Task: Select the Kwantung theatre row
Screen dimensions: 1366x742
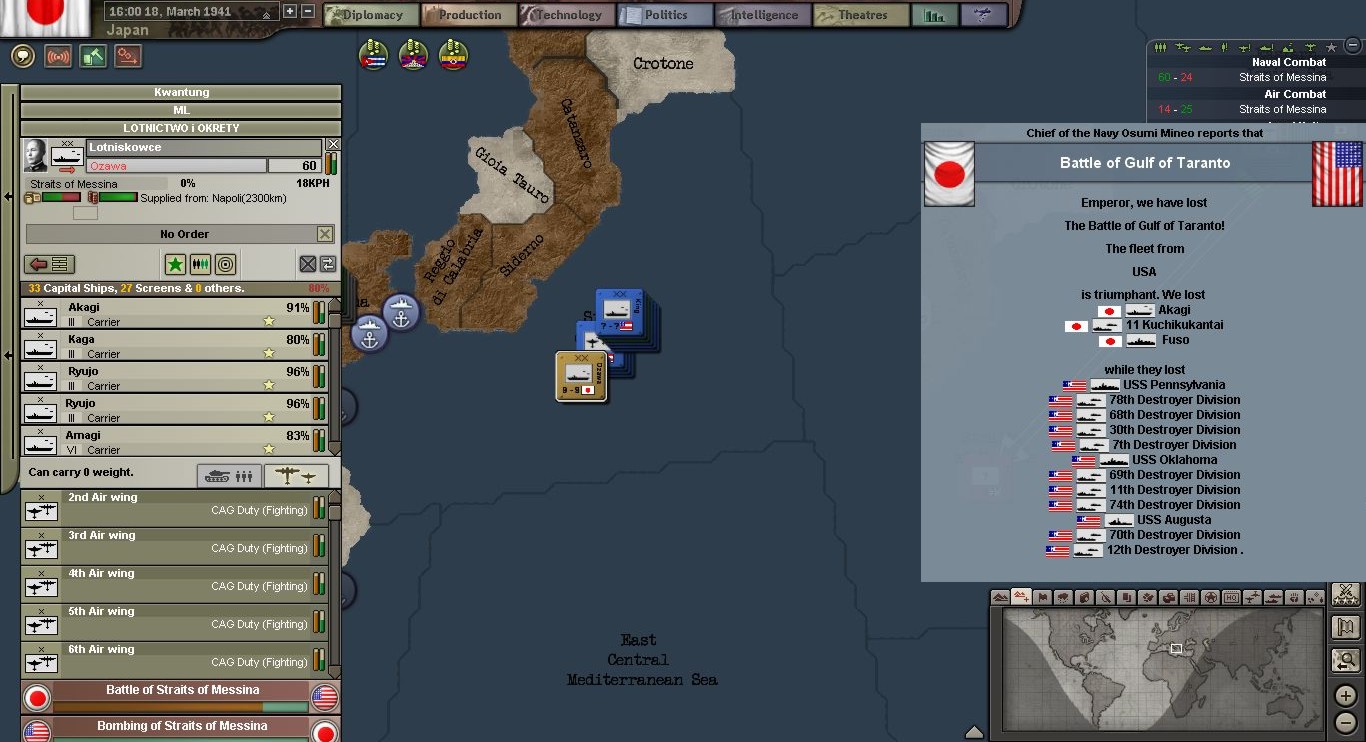Action: click(x=181, y=92)
